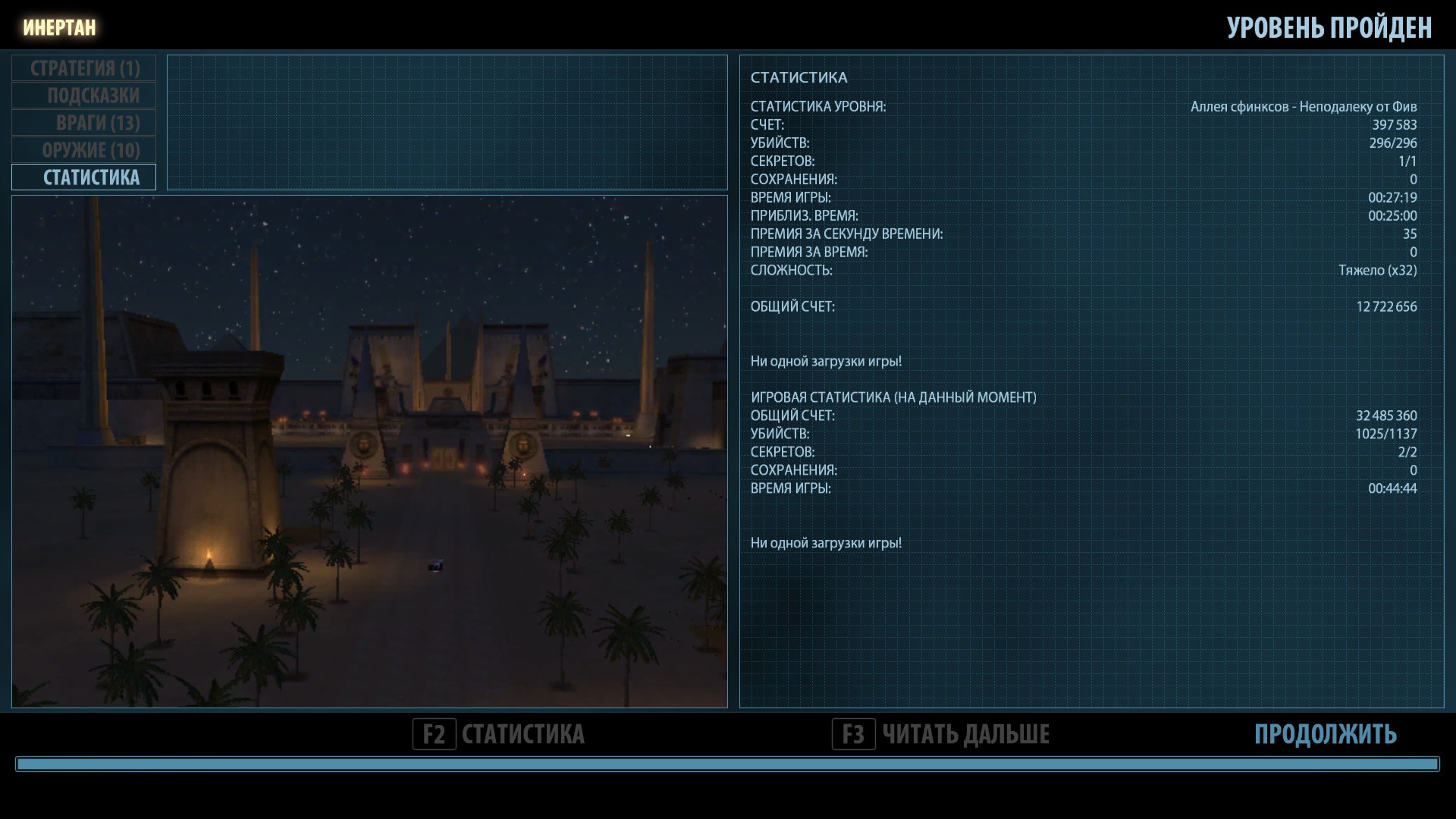Screen dimensions: 1456x819
Task: Open the Стратегия (1) tab
Action: tap(84, 68)
